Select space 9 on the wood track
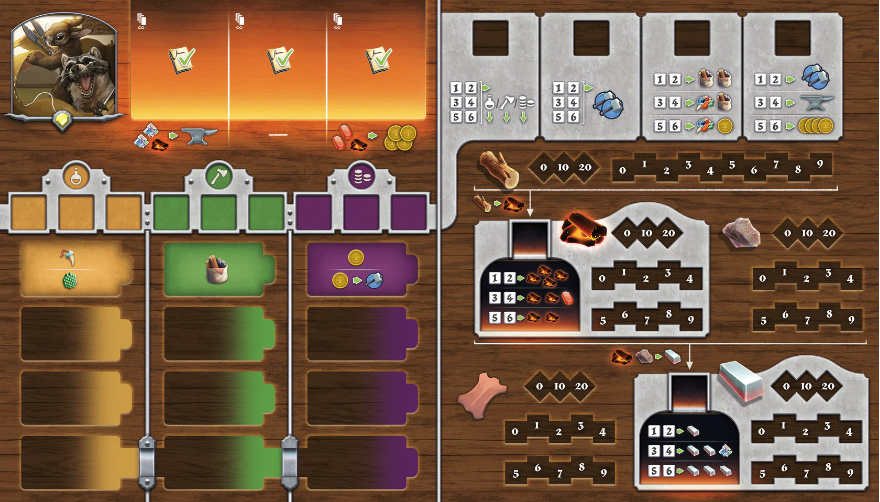The height and width of the screenshot is (502, 880). 819,165
